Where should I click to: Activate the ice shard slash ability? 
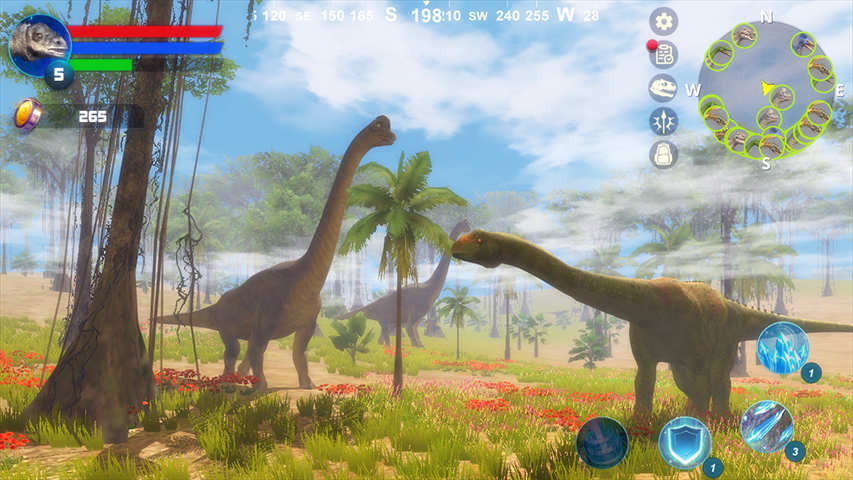tap(767, 426)
